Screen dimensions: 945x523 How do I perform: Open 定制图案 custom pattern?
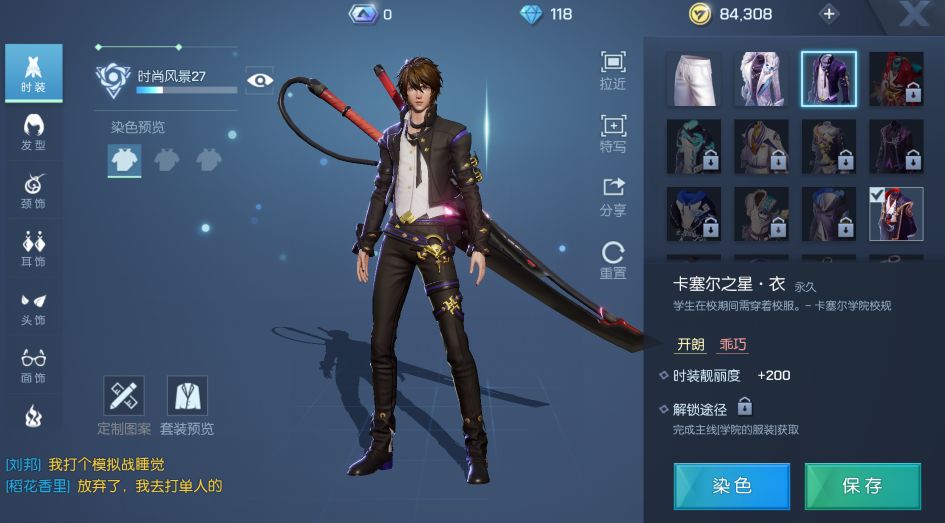(x=124, y=405)
